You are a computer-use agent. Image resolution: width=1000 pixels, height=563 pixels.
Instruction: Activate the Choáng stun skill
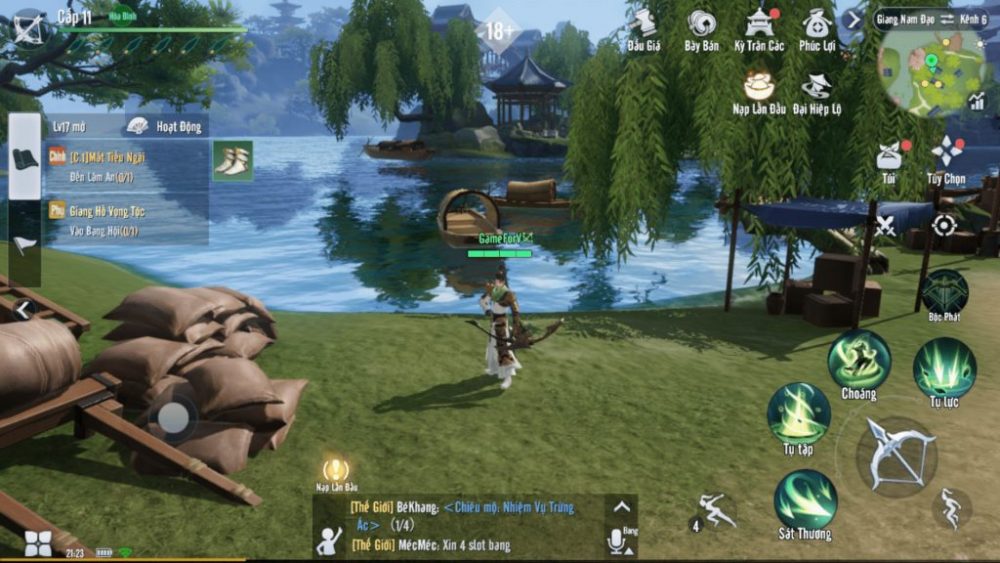pos(858,359)
